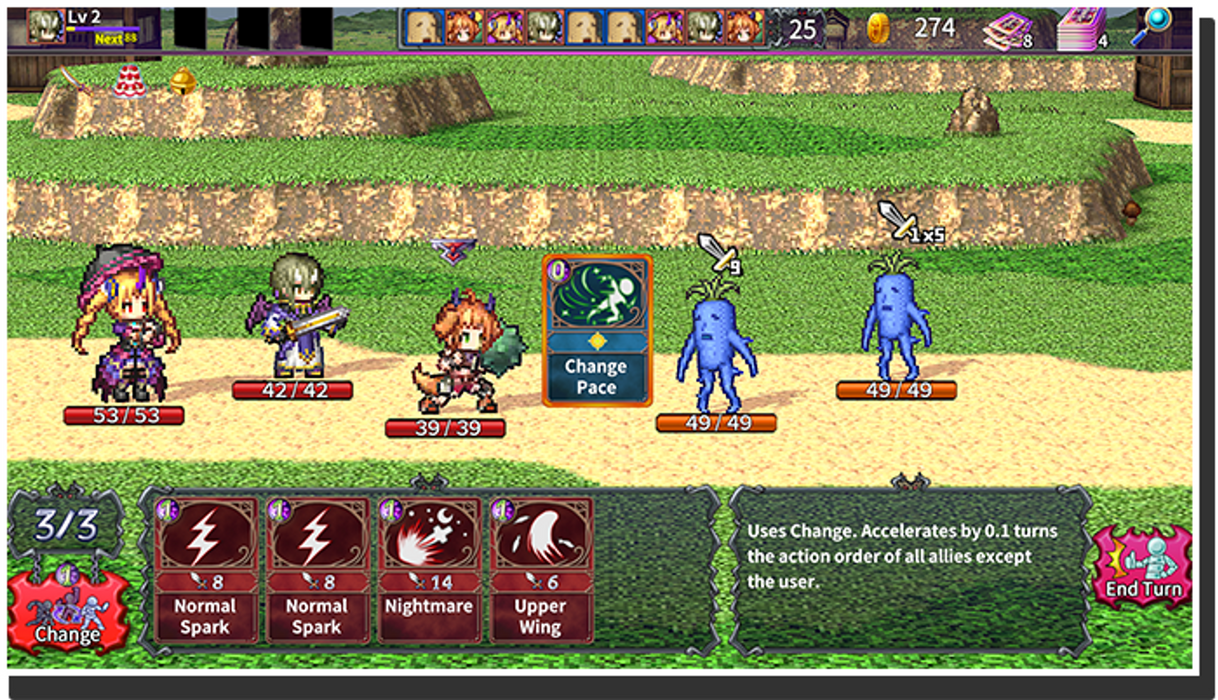
Task: Choose the Change Pace card
Action: pyautogui.click(x=597, y=330)
